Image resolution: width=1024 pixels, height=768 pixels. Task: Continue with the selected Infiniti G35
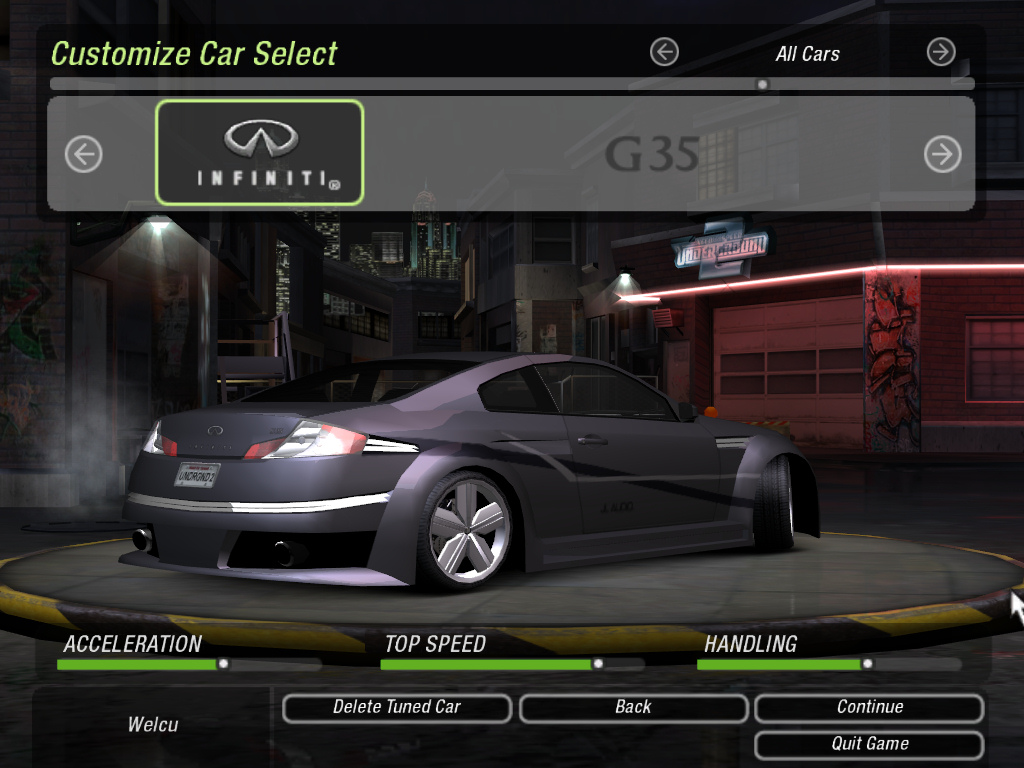869,708
